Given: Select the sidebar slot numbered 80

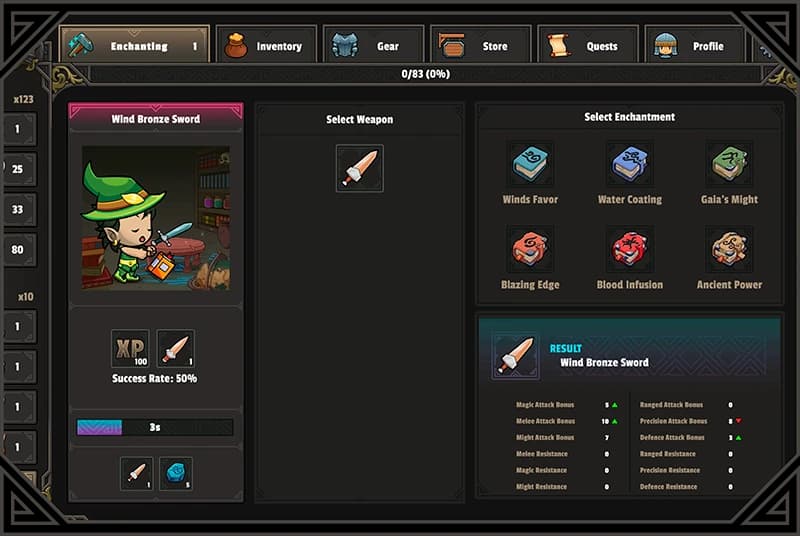Looking at the screenshot, I should click(18, 249).
